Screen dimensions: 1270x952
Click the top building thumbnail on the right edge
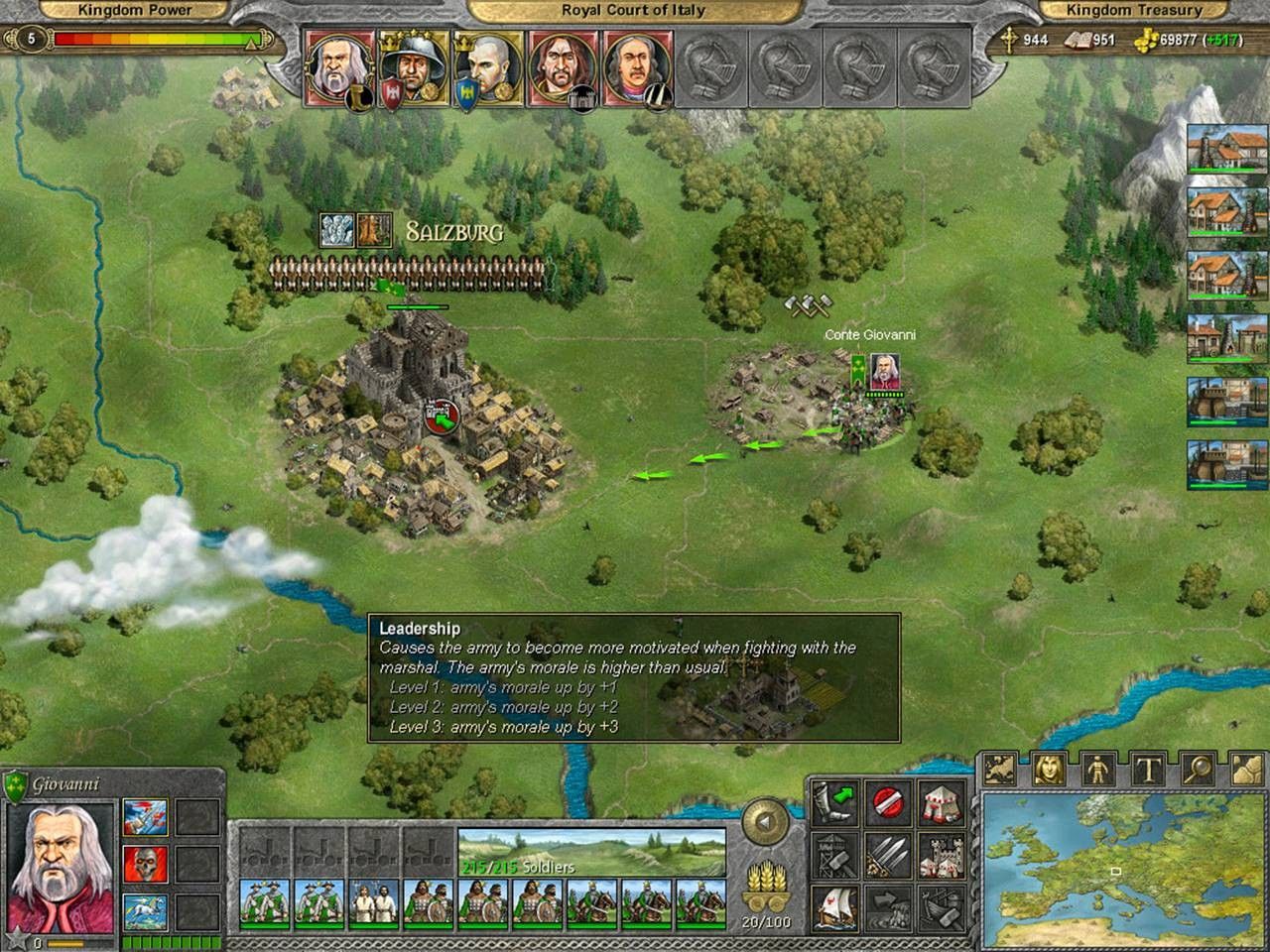point(1226,150)
